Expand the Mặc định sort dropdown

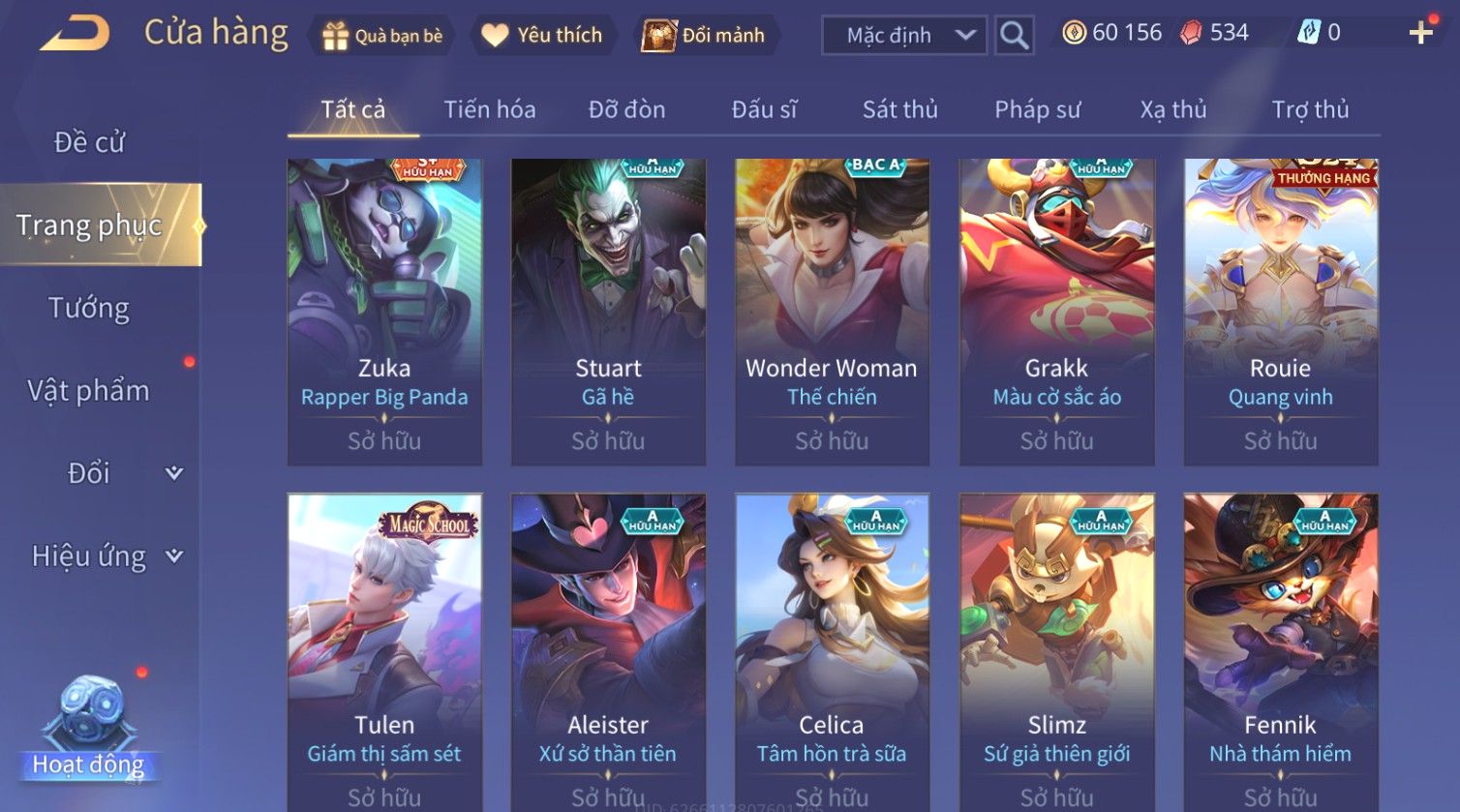click(903, 36)
